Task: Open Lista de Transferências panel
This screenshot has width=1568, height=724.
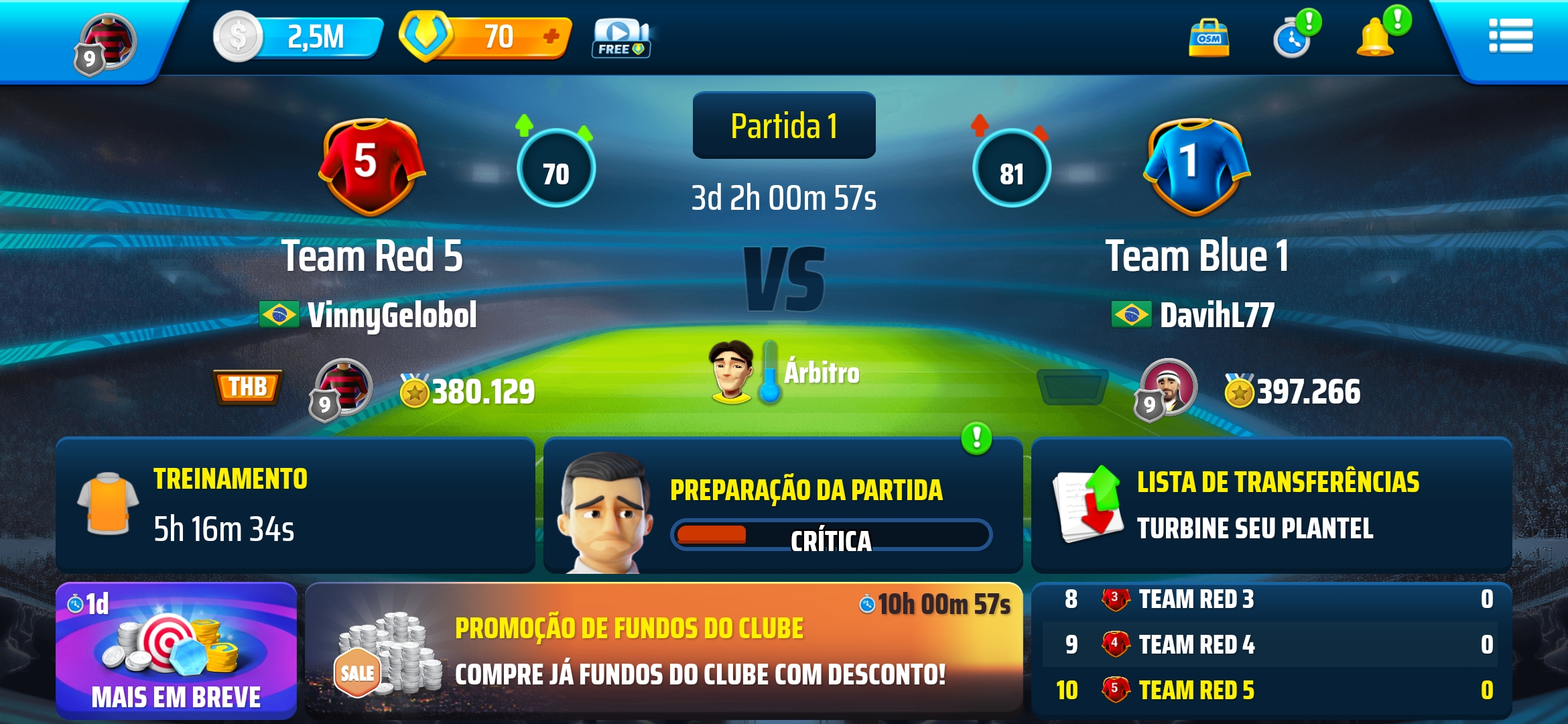Action: tap(1270, 505)
